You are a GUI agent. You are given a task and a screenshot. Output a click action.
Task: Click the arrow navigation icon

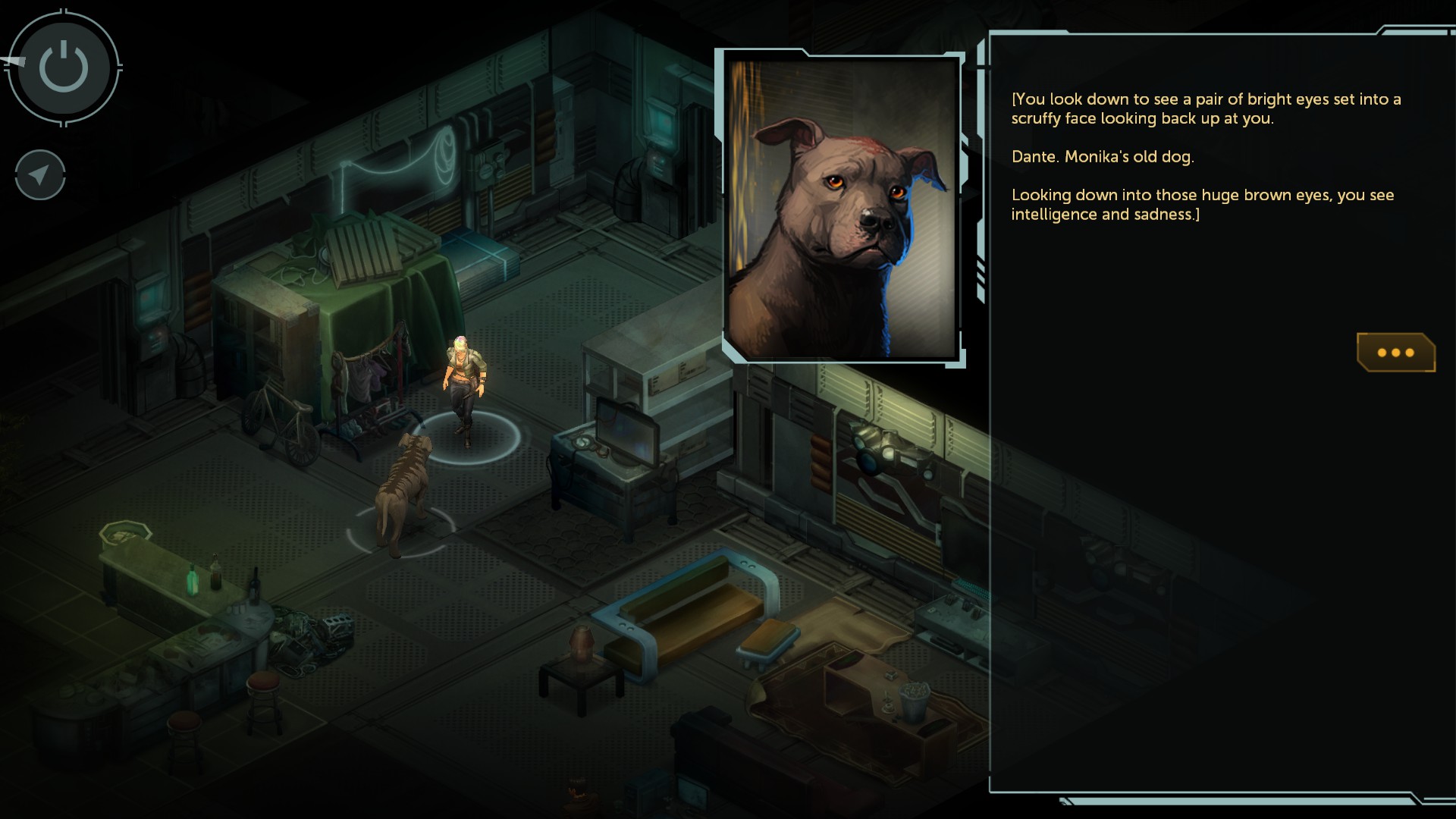click(x=40, y=175)
